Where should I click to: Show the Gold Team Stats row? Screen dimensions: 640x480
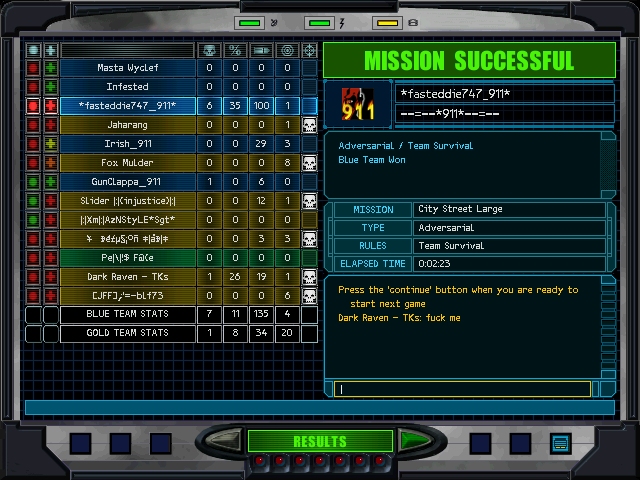coord(127,334)
